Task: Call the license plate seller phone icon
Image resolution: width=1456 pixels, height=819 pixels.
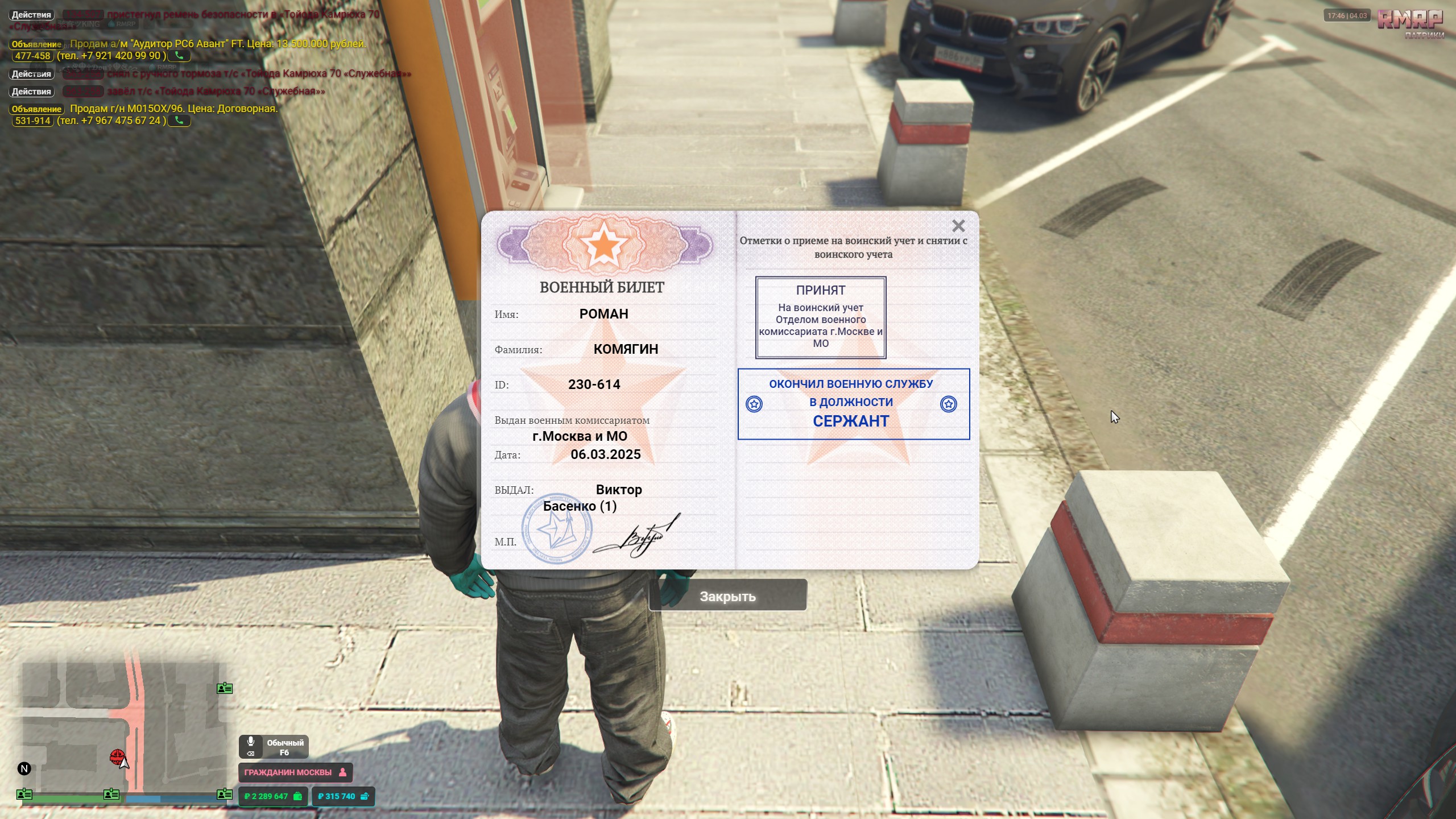Action: (x=179, y=121)
